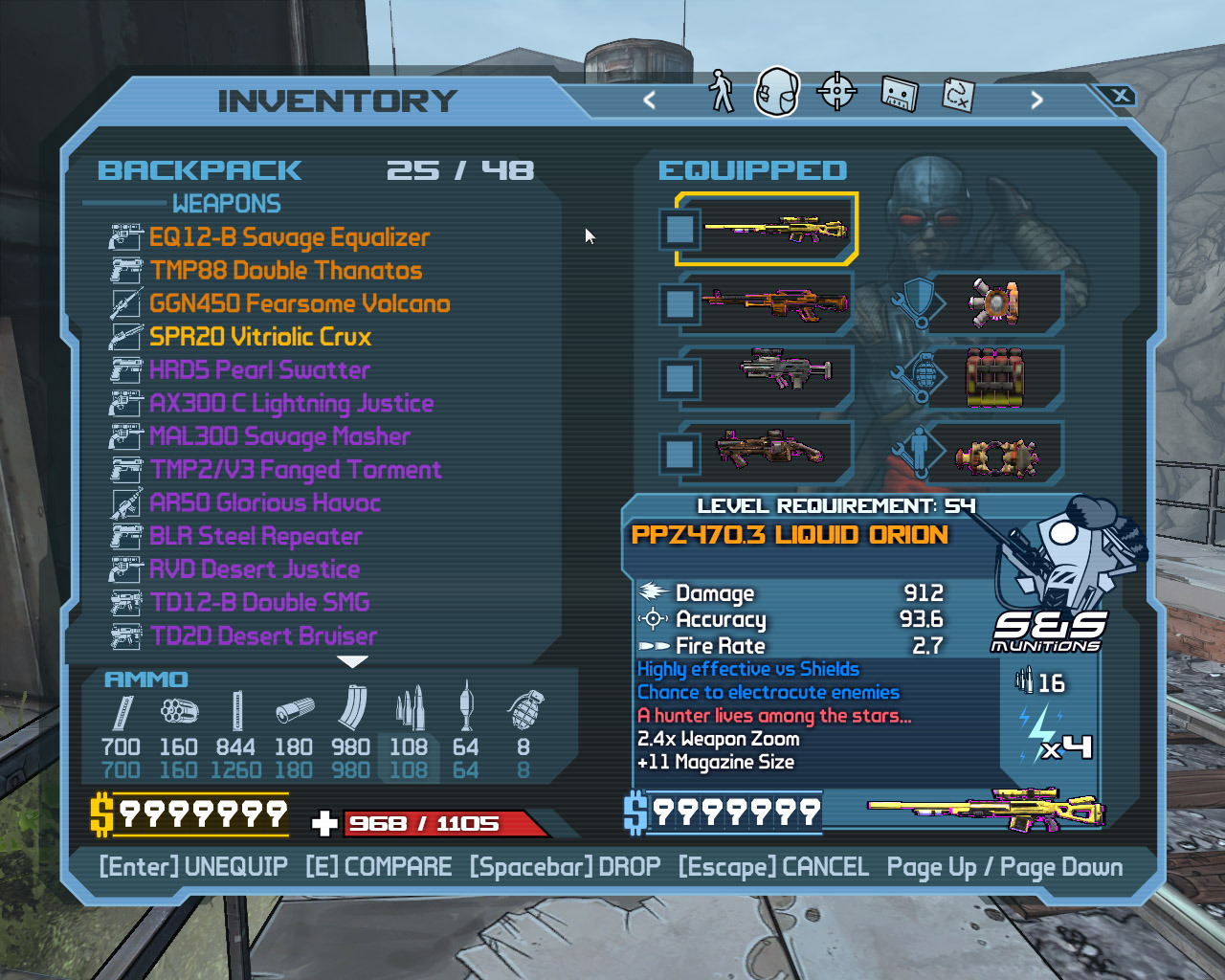Image resolution: width=1225 pixels, height=980 pixels.
Task: Activate the COMPARE option
Action: 378,867
